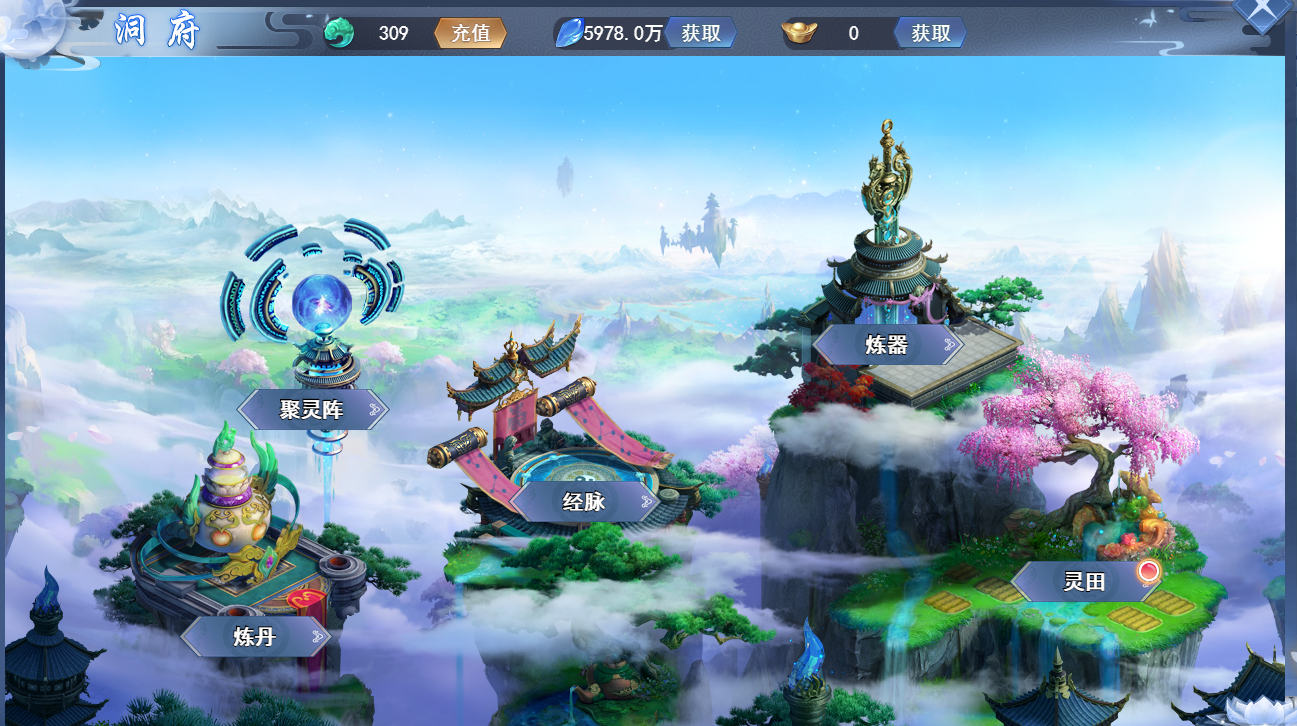Image resolution: width=1297 pixels, height=726 pixels.
Task: Get more blue spirit crystals via 获取
Action: coord(701,33)
